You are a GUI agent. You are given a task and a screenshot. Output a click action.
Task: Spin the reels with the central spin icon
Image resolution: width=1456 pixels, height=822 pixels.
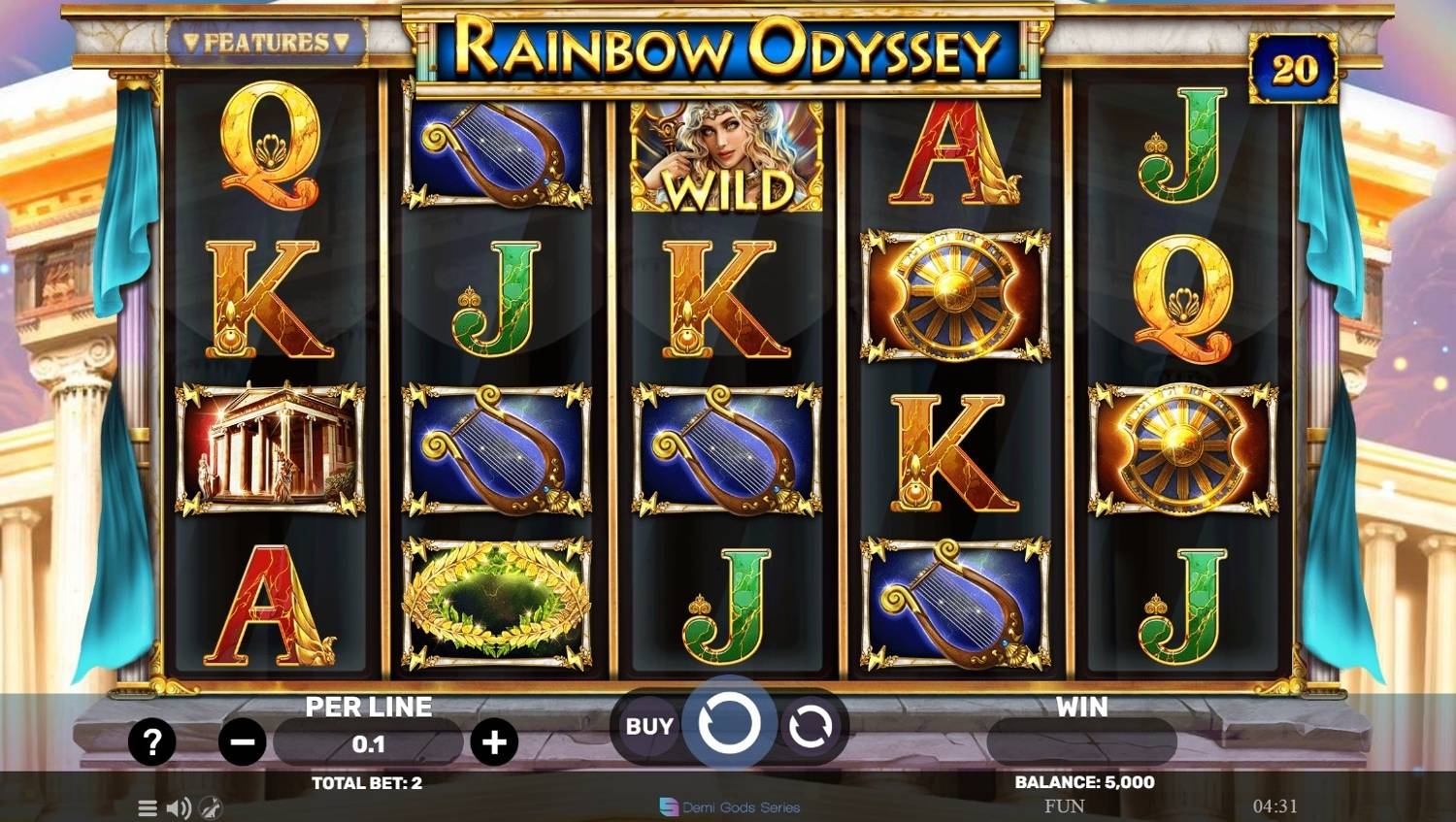[x=730, y=724]
